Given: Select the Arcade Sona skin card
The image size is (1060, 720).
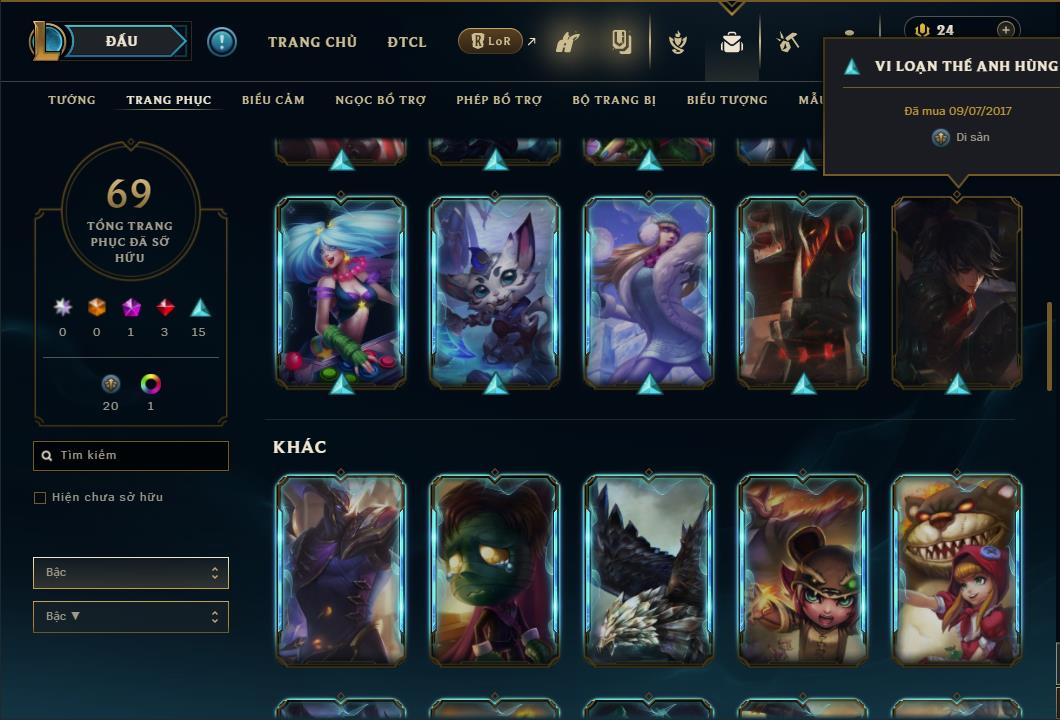Looking at the screenshot, I should 341,291.
